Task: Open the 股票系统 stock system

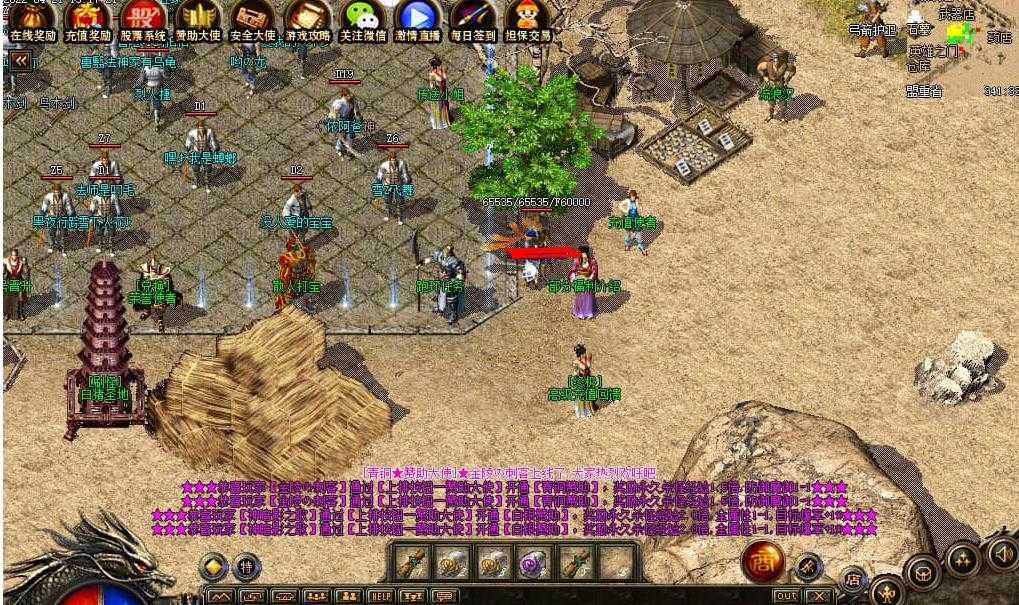Action: pyautogui.click(x=143, y=20)
